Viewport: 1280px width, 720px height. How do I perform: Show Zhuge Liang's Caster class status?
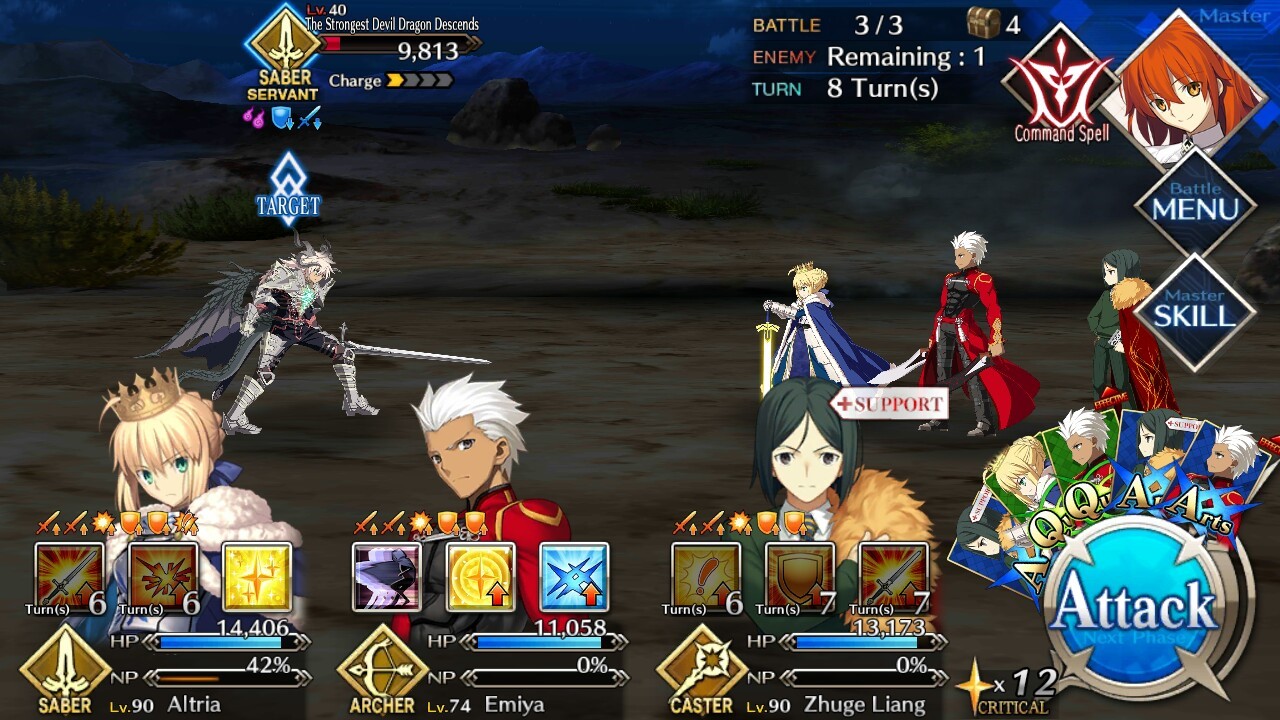tap(700, 670)
